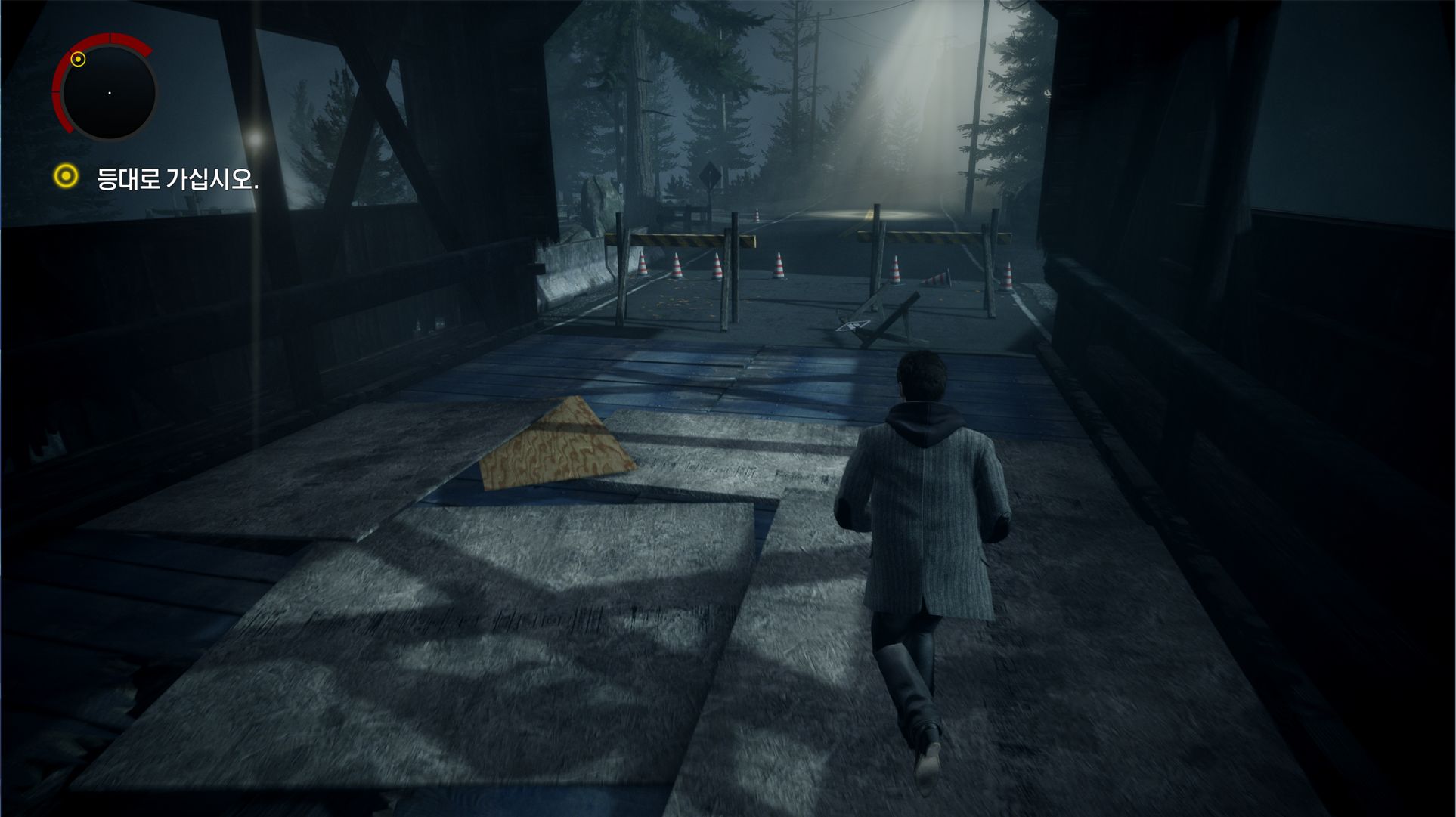Click the yellow objective icon beside the text
1456x817 pixels.
(67, 177)
